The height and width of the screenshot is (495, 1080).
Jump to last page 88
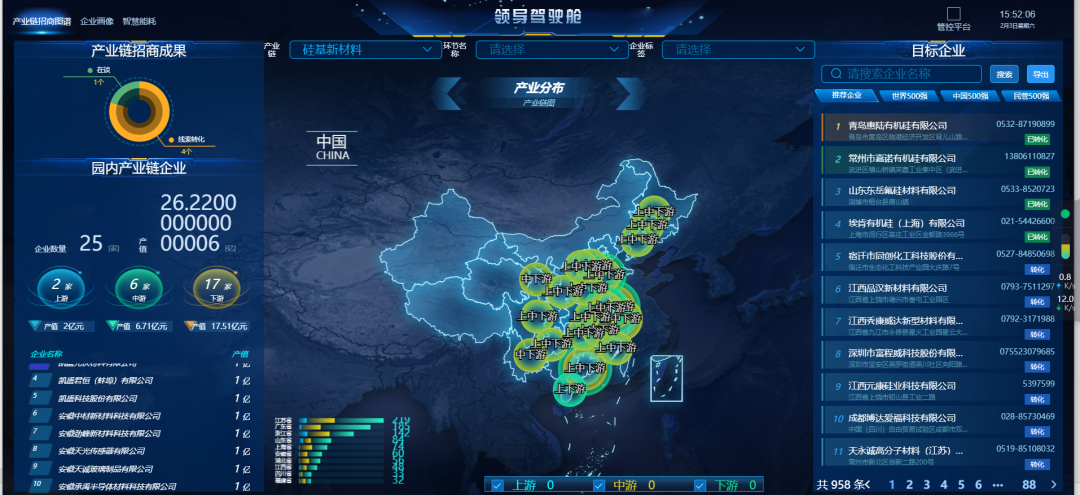(1028, 485)
